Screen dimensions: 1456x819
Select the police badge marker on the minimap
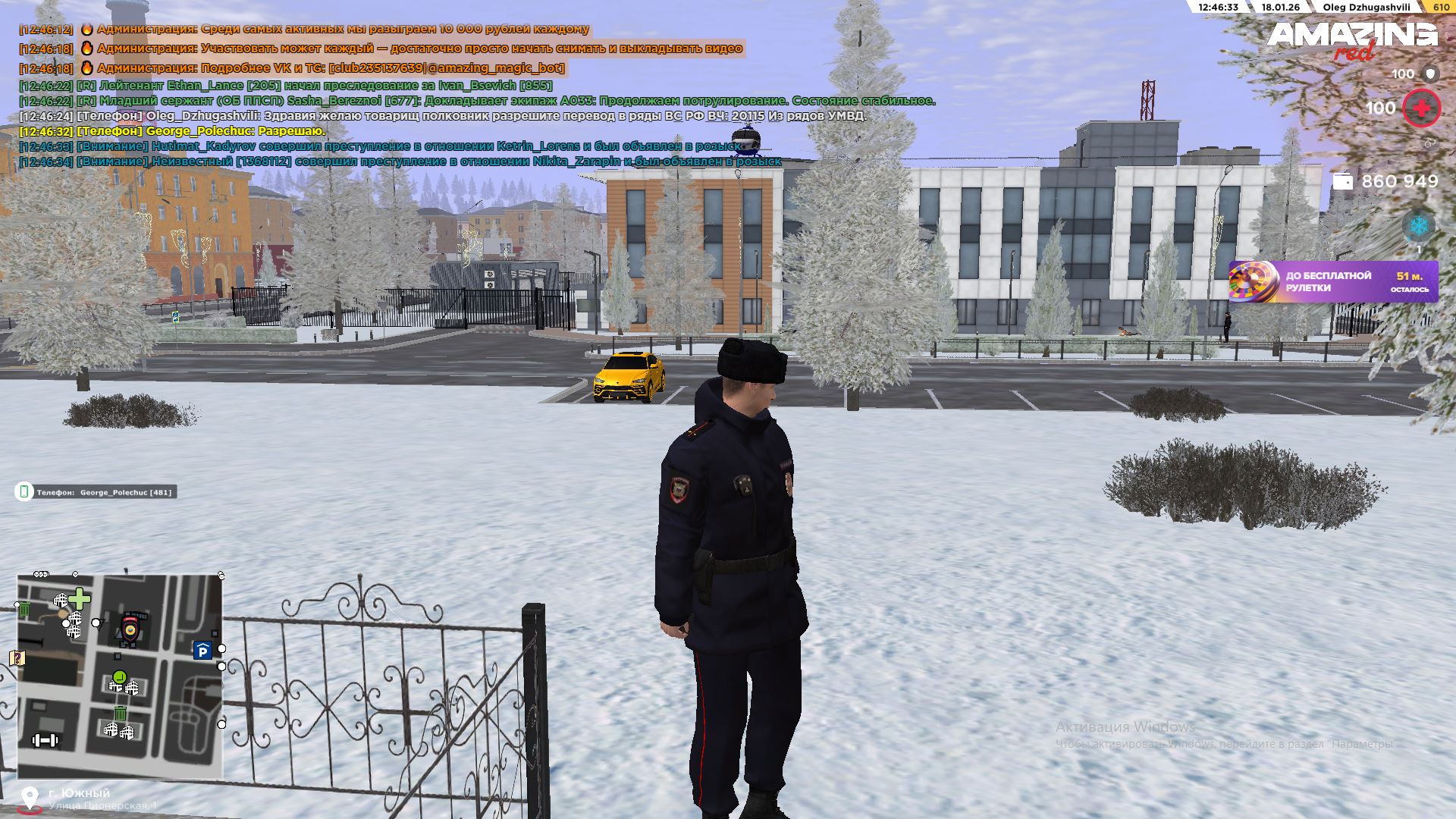coord(131,629)
